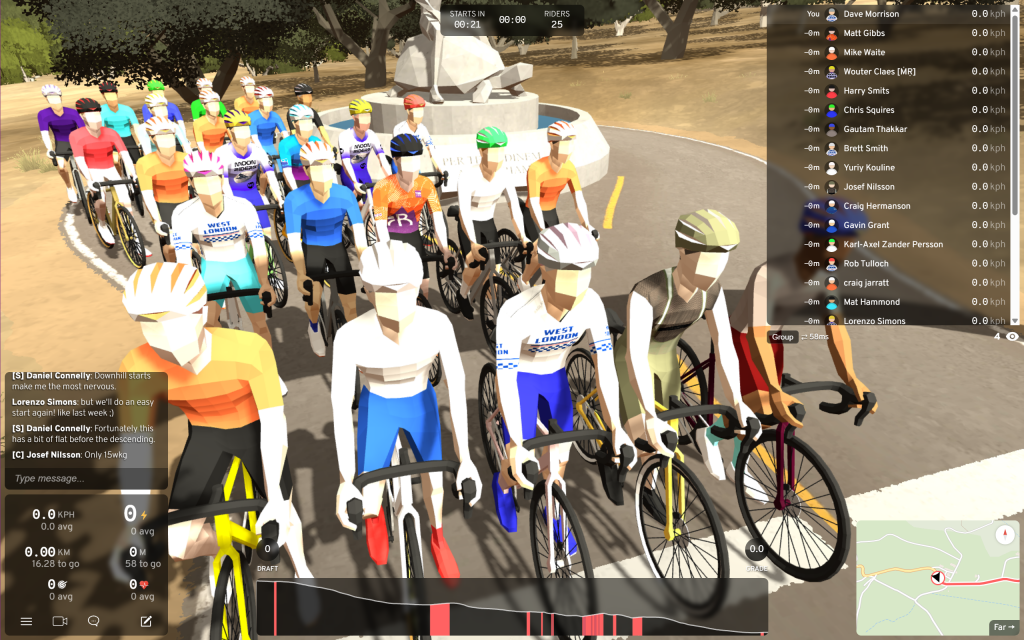The height and width of the screenshot is (640, 1024).
Task: Click the rider list scrollbar down arrow
Action: click(1017, 320)
